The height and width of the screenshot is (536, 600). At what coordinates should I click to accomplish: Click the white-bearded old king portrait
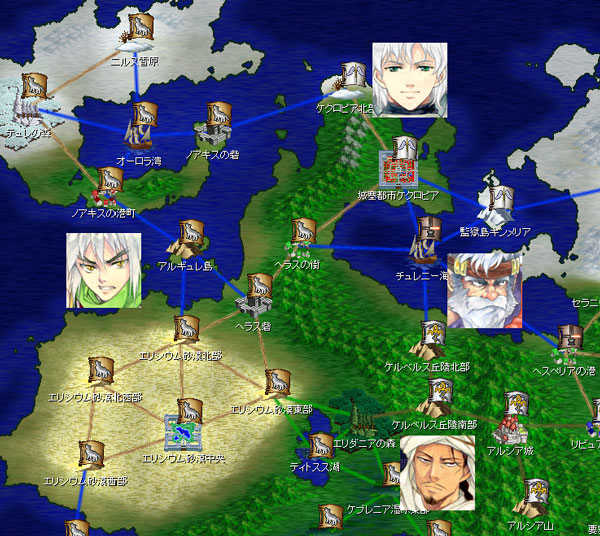(484, 291)
